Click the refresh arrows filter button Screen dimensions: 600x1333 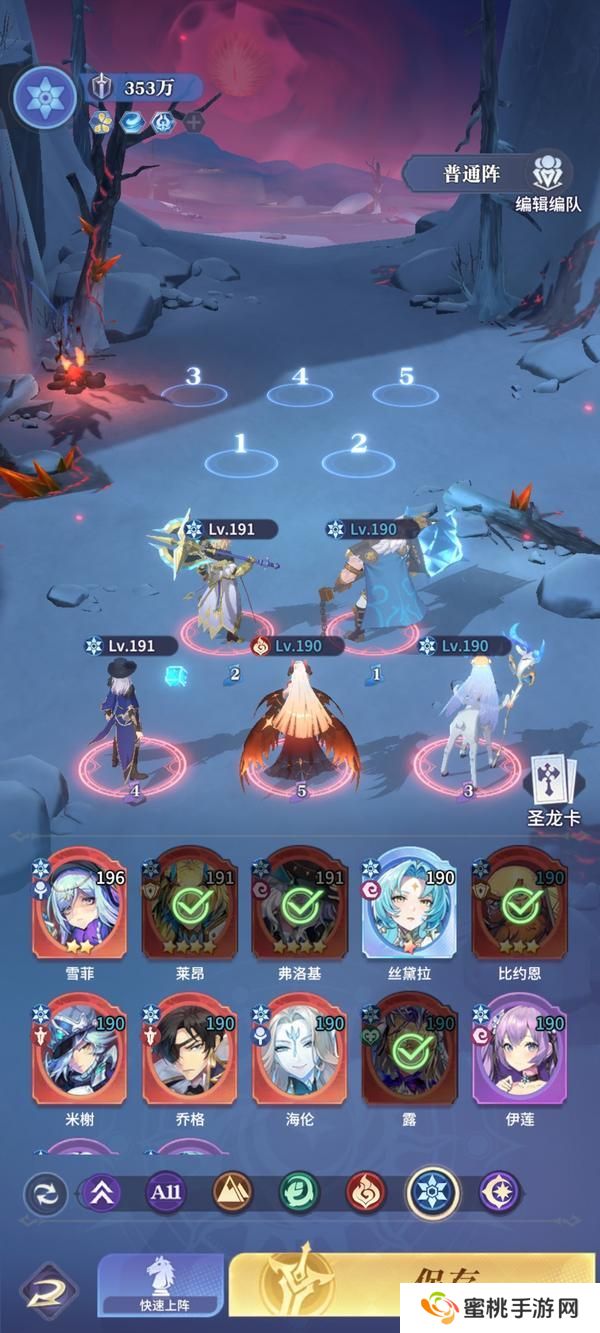pos(46,1194)
